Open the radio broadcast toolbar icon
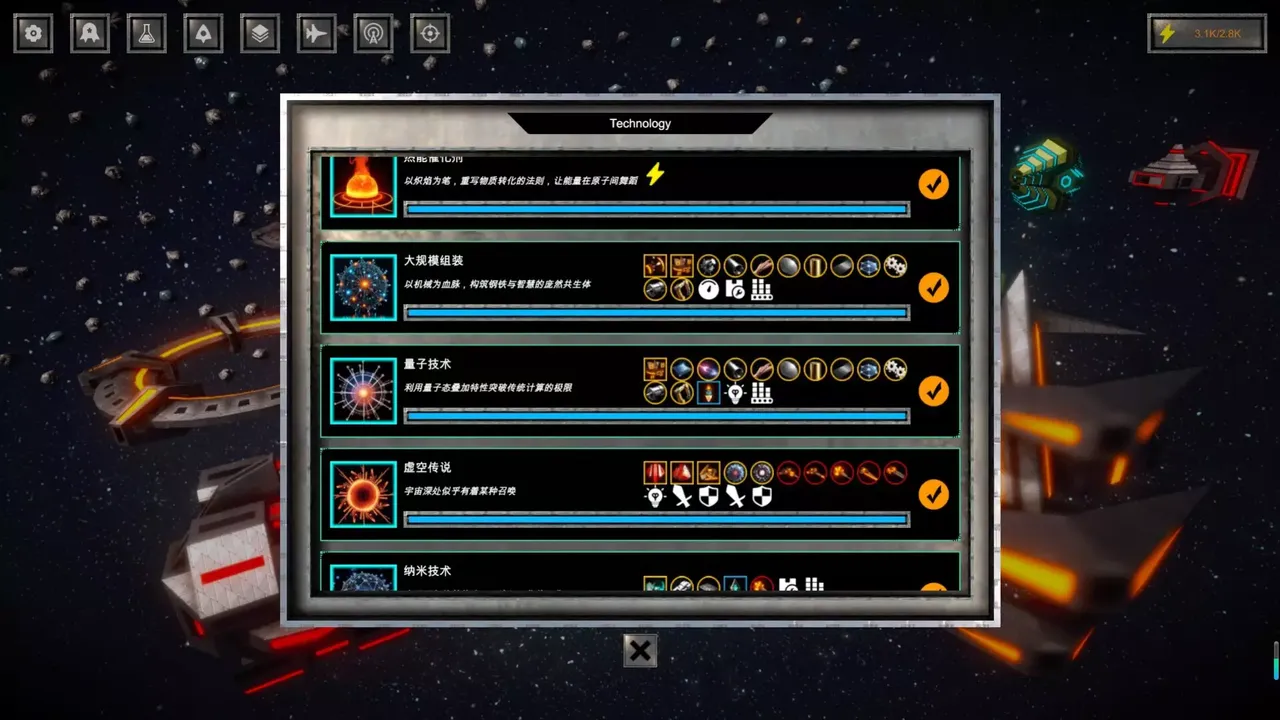The image size is (1280, 720). (372, 33)
